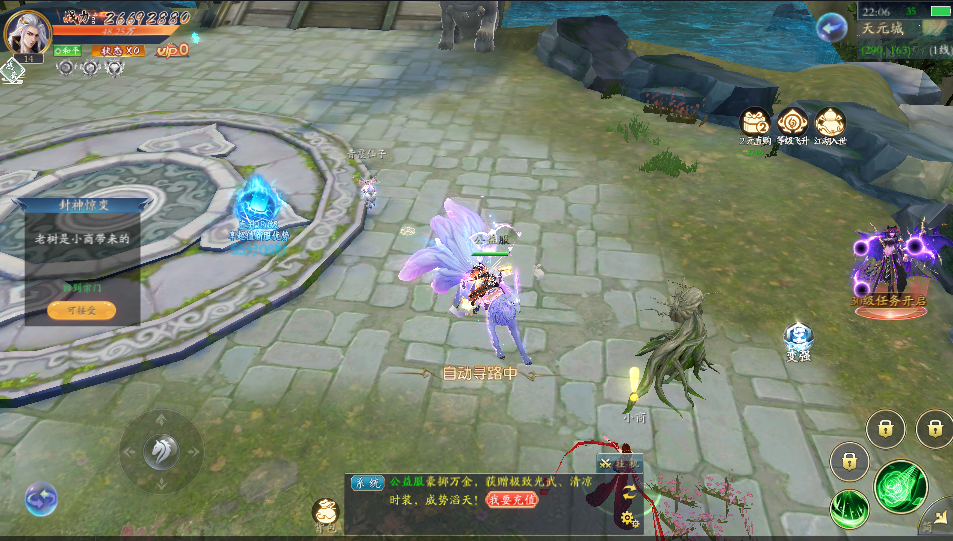Image resolution: width=953 pixels, height=541 pixels.
Task: Open the player character portrait
Action: pyautogui.click(x=27, y=32)
